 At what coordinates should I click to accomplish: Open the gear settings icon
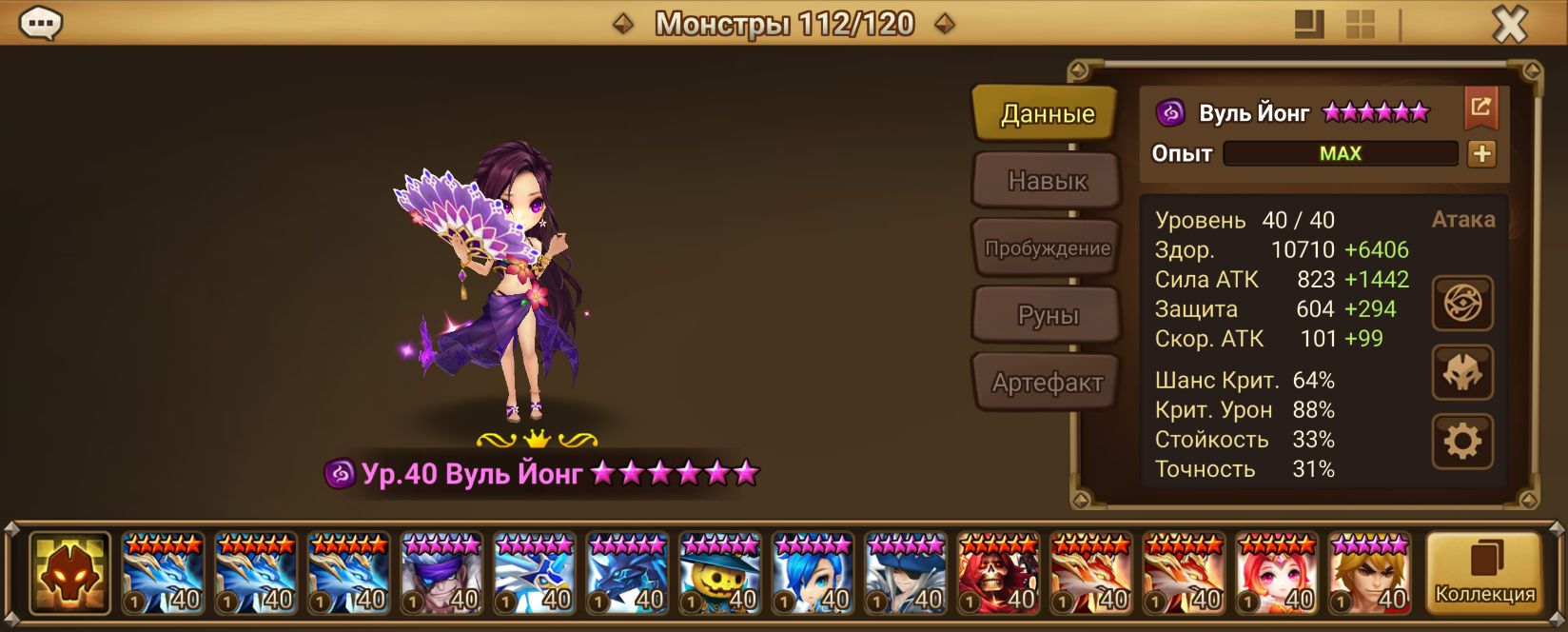[x=1462, y=441]
